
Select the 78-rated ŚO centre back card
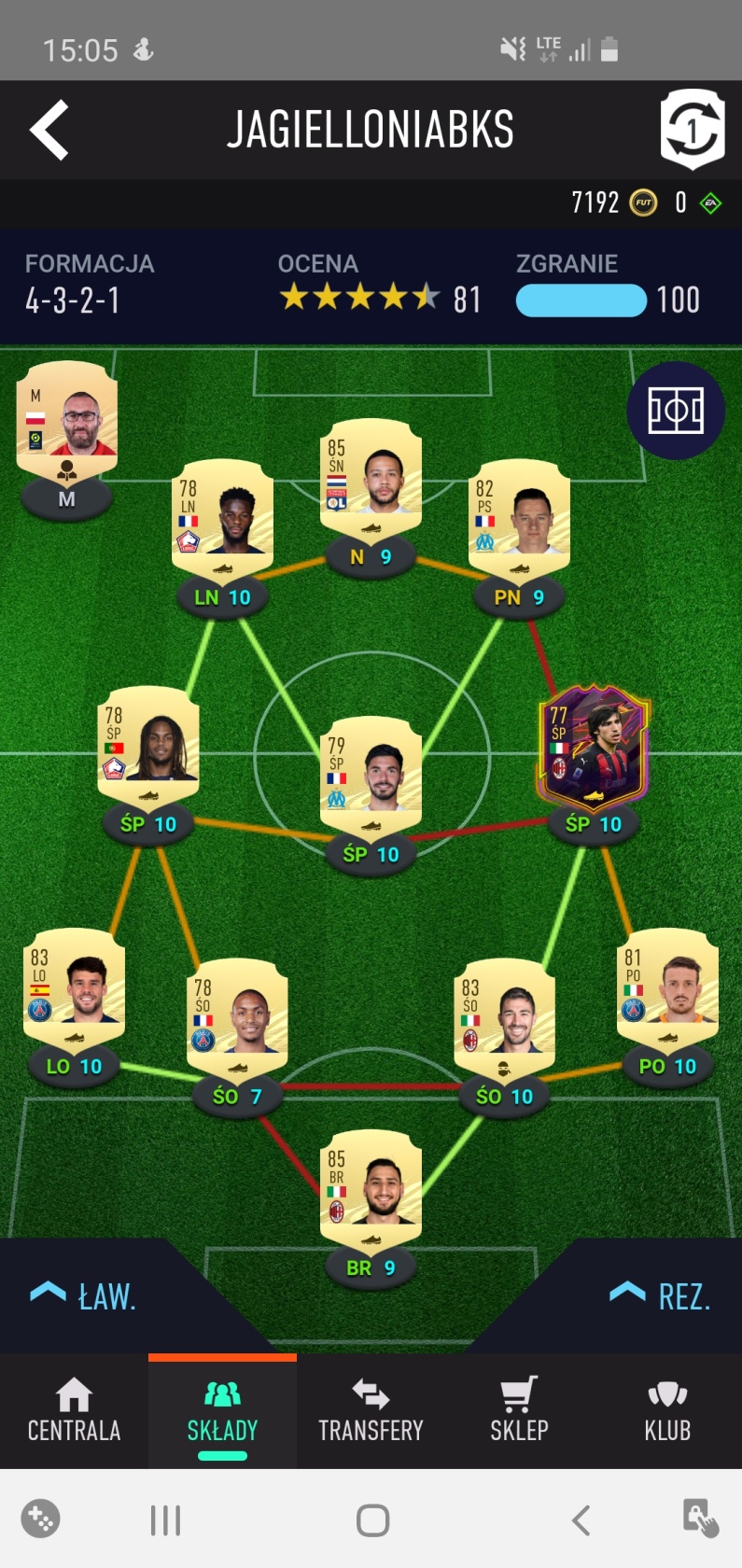237,1017
